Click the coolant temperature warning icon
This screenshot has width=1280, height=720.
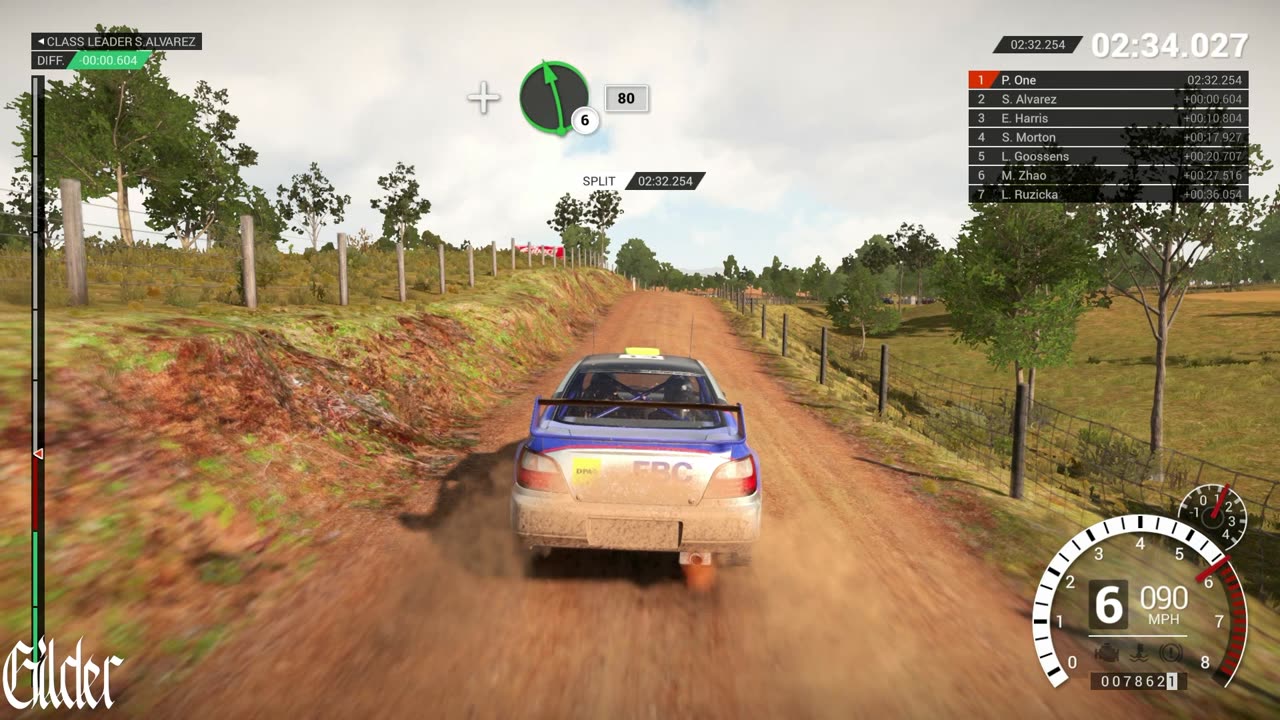1139,653
